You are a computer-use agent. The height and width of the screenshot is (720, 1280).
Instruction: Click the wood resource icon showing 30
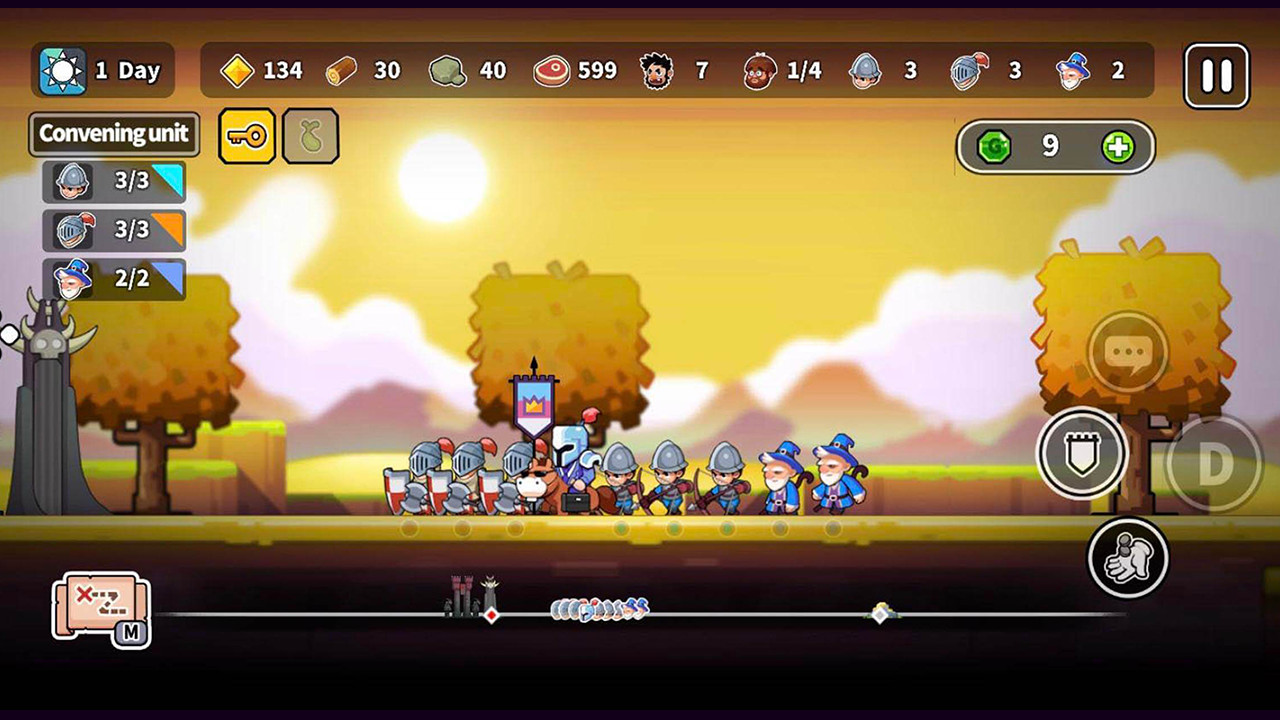click(x=340, y=71)
